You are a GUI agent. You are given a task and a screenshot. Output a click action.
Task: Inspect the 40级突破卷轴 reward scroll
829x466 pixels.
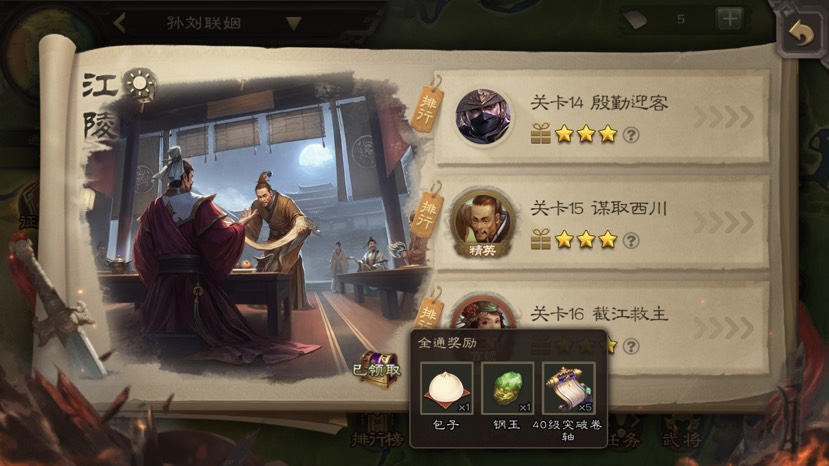pyautogui.click(x=568, y=389)
